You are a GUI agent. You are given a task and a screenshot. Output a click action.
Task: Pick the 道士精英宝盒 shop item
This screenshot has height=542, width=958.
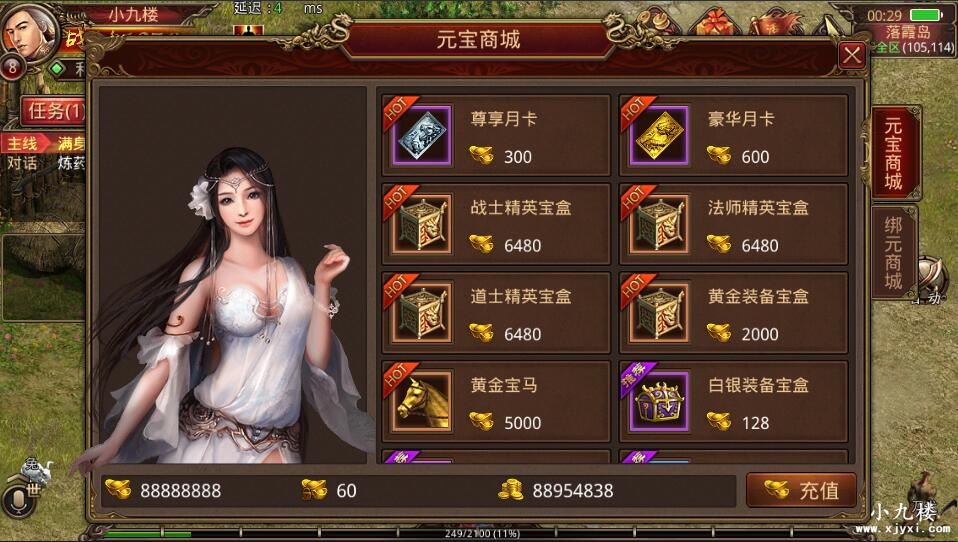[496, 312]
